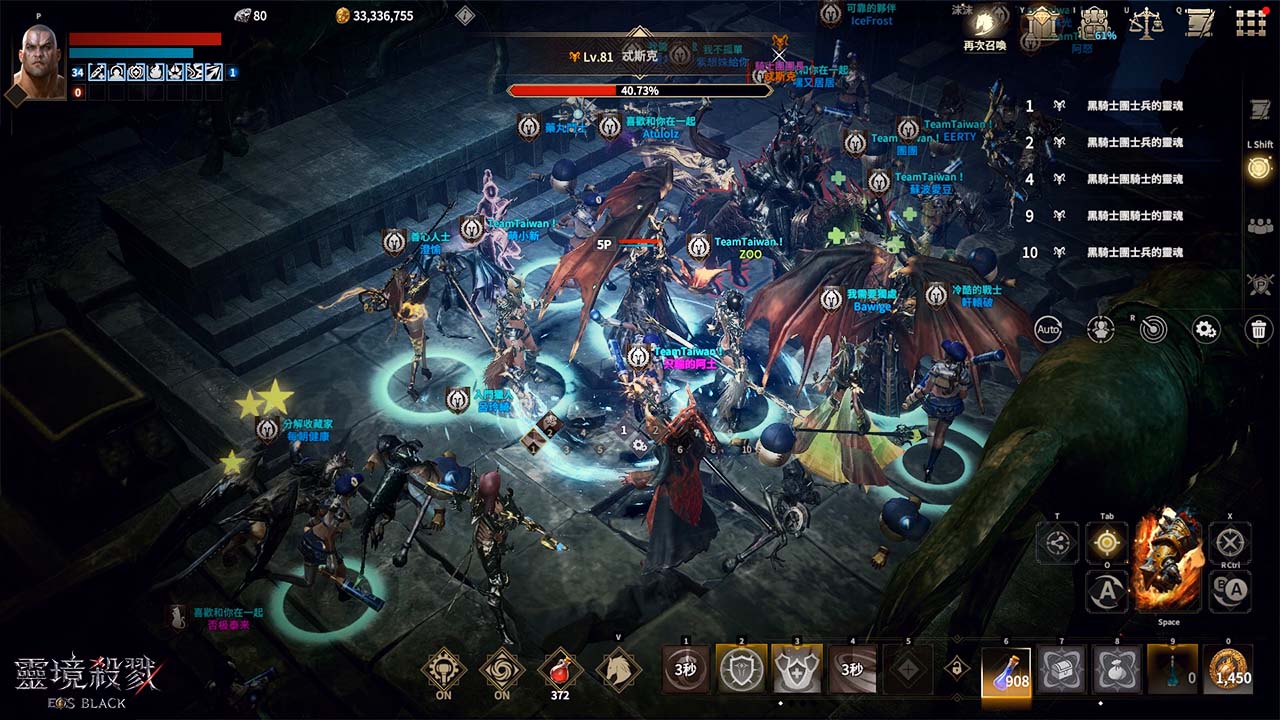
Task: Open the quest scroll icon
Action: (x=1197, y=23)
